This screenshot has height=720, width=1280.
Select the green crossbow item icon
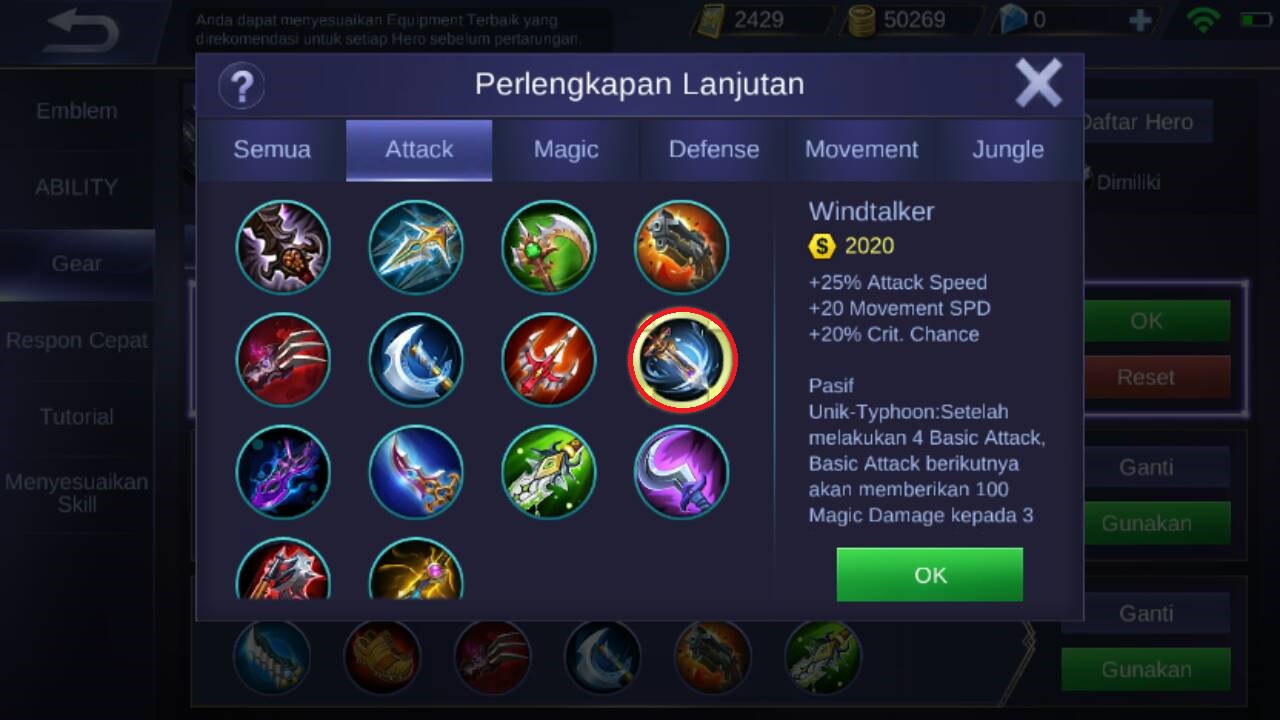click(x=549, y=472)
